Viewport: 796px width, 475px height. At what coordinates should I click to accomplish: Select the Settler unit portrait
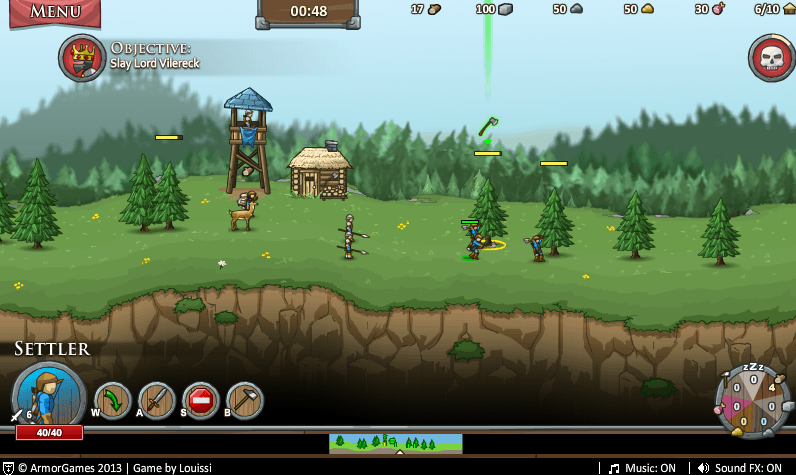[x=48, y=395]
